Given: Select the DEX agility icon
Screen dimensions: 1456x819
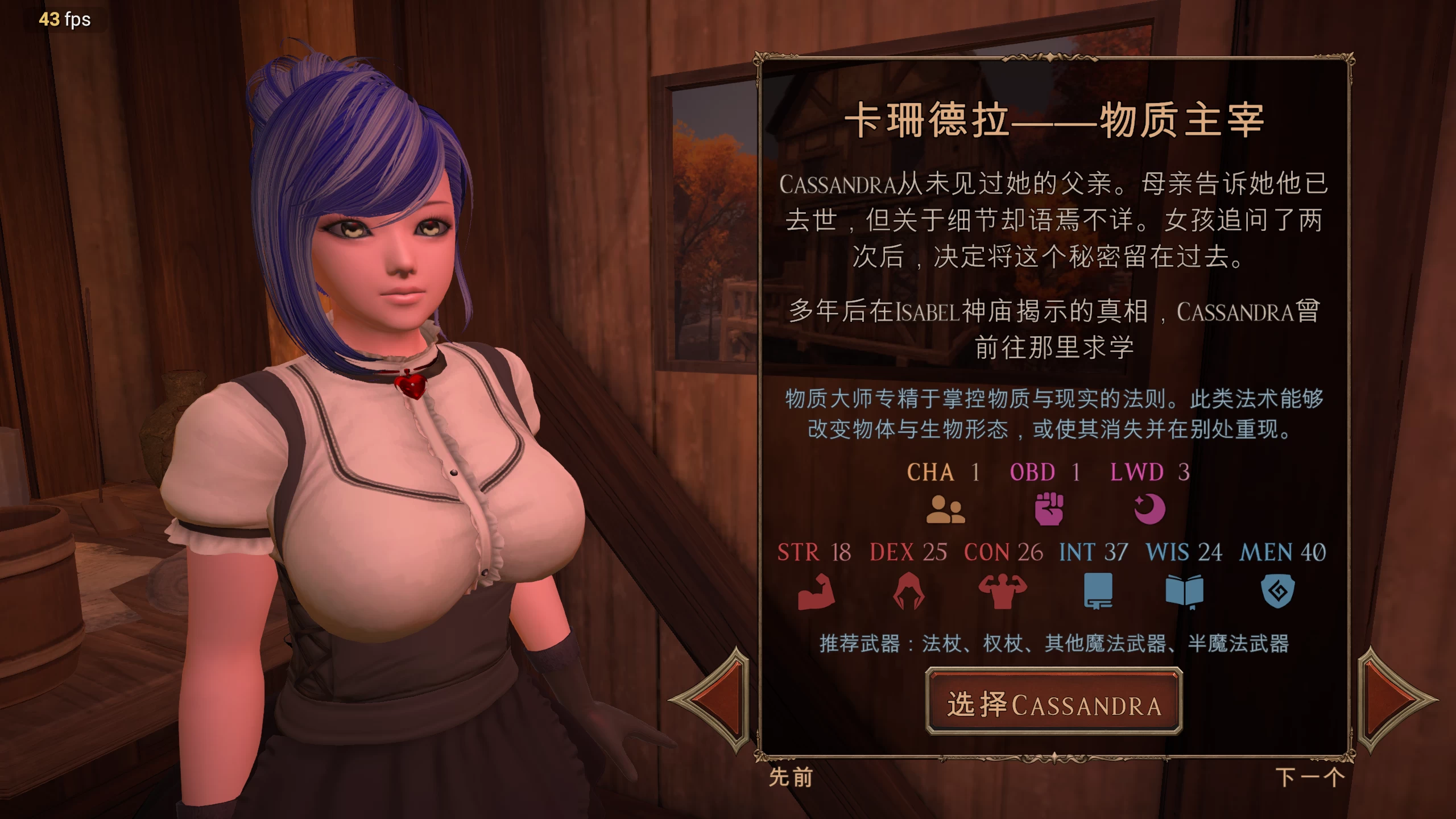Looking at the screenshot, I should click(x=909, y=591).
